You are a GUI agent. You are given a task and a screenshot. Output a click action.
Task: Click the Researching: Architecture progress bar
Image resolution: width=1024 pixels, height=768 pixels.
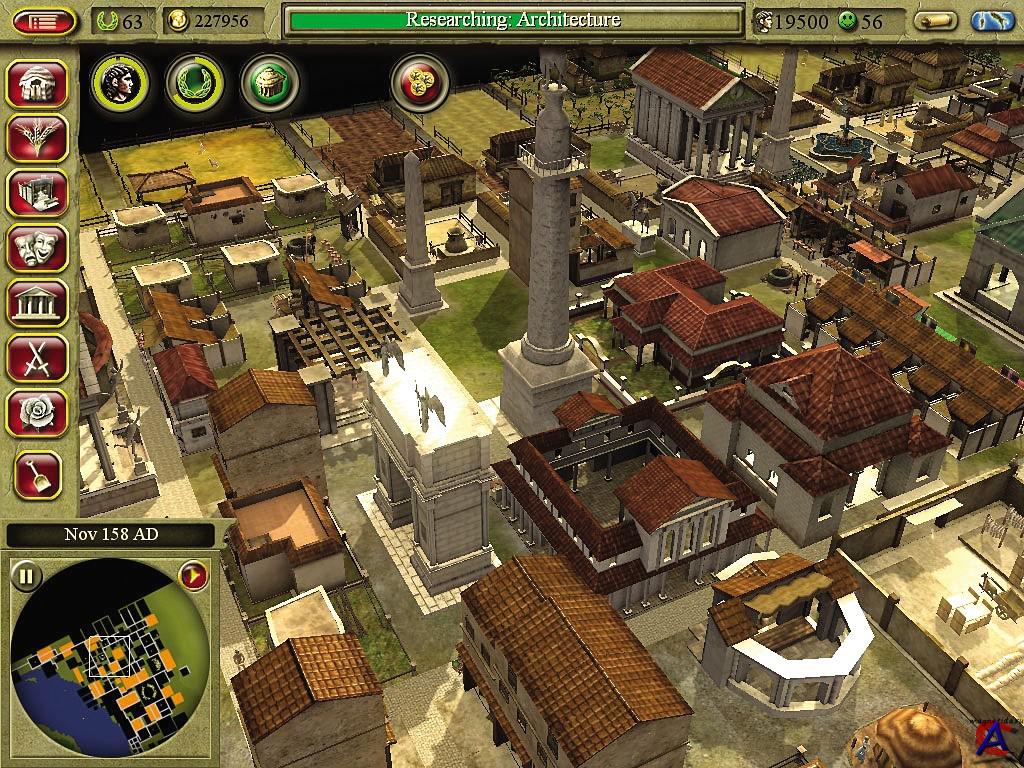coord(513,20)
